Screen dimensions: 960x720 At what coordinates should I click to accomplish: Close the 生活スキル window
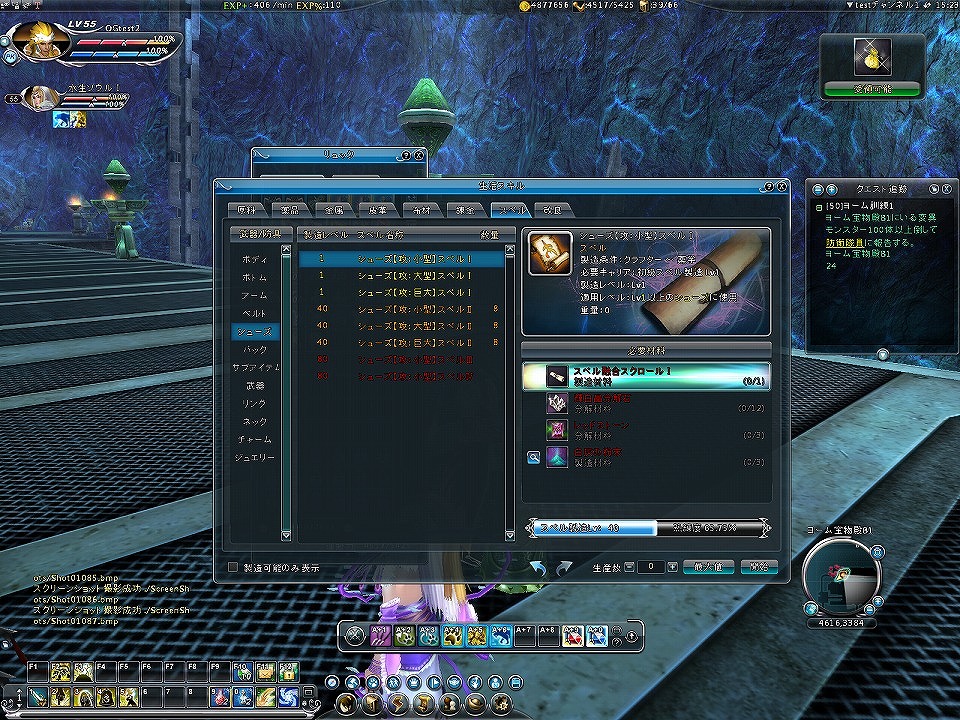[780, 186]
